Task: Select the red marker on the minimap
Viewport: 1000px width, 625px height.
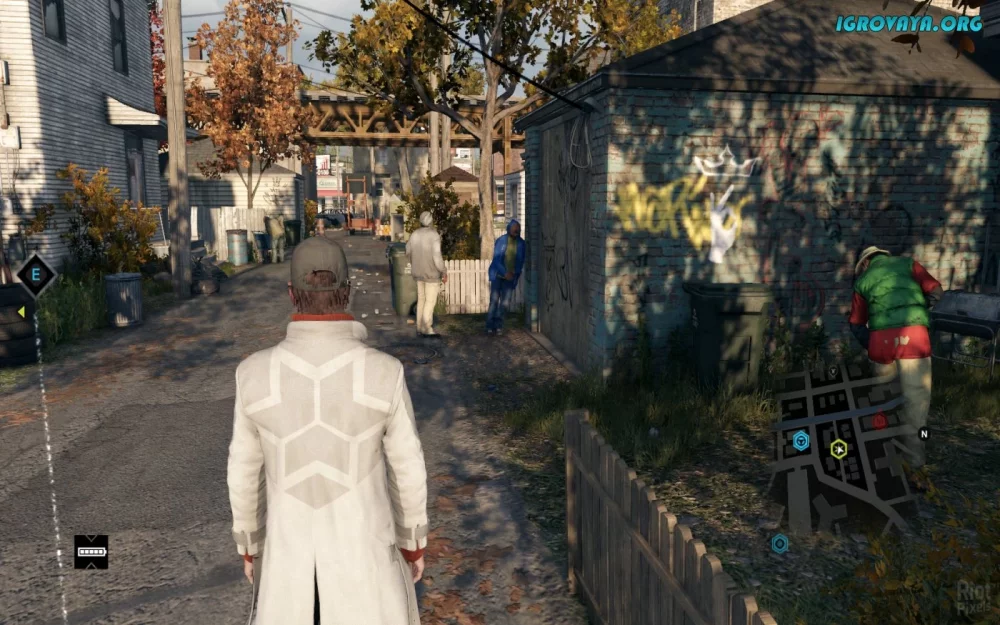Action: (x=879, y=421)
